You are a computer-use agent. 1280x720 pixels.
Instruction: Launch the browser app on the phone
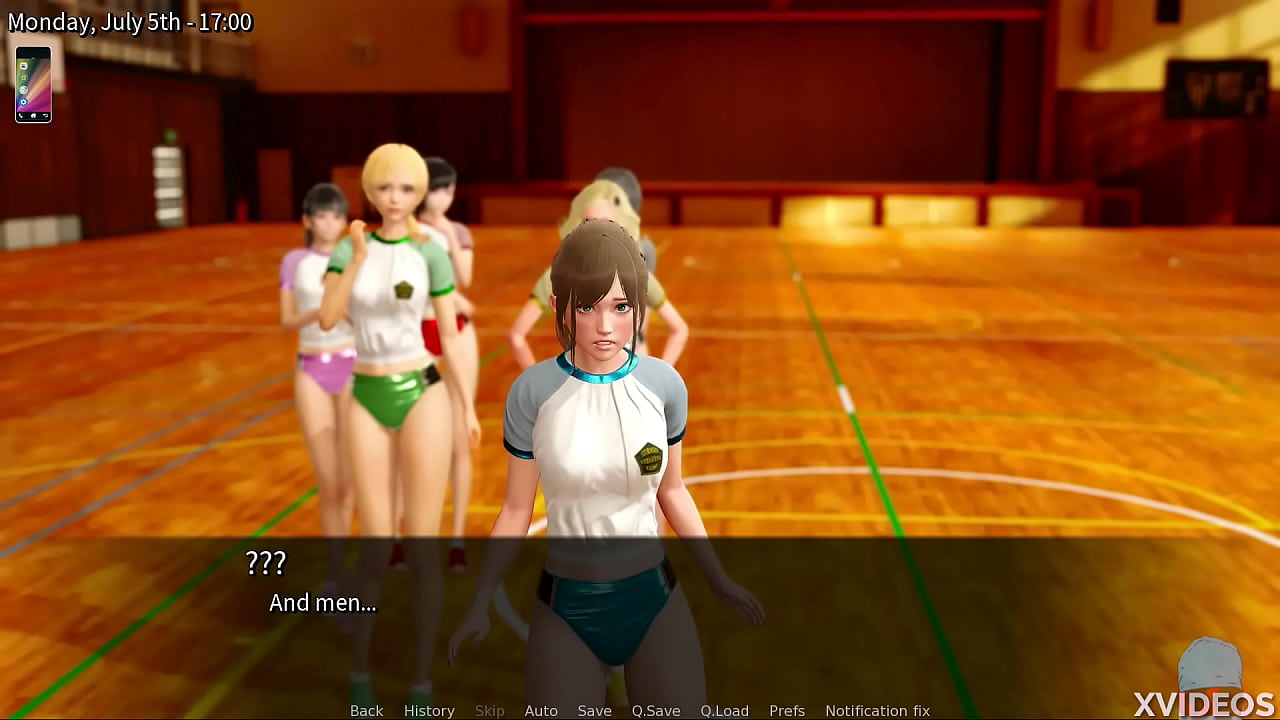pos(24,89)
